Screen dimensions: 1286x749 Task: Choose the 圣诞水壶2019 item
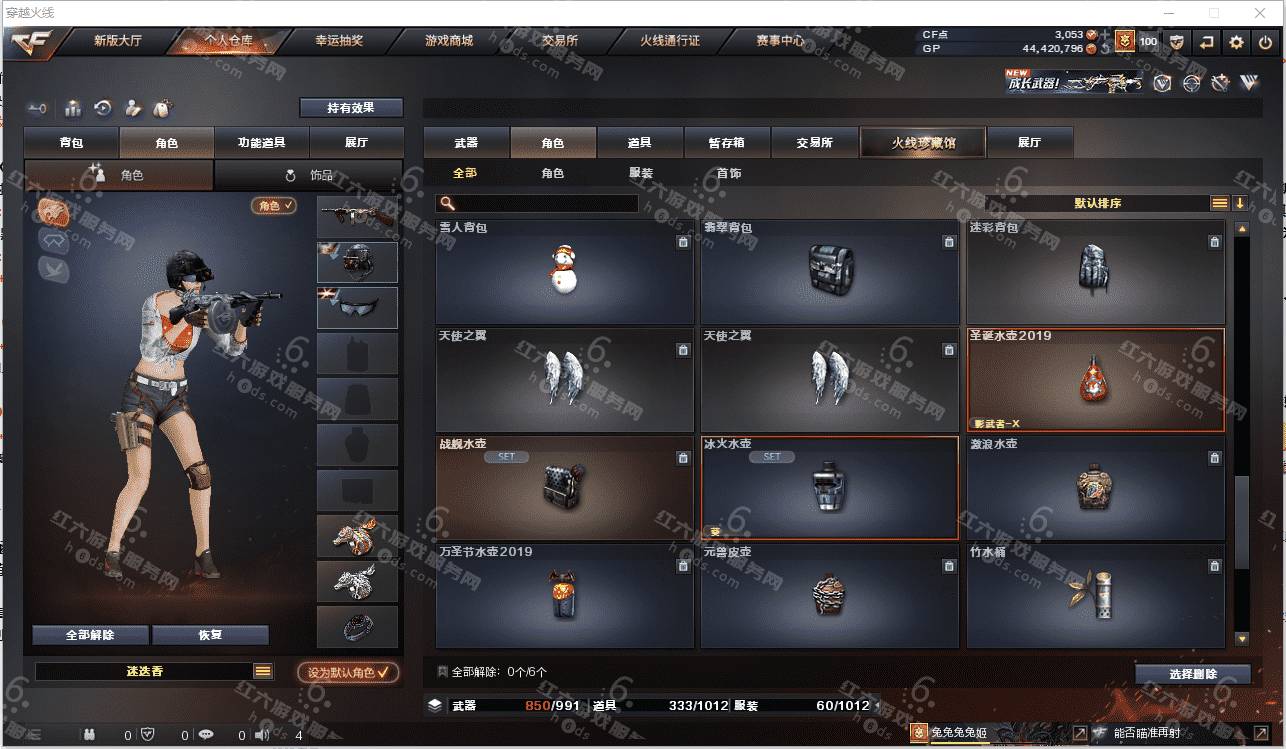tap(1095, 380)
